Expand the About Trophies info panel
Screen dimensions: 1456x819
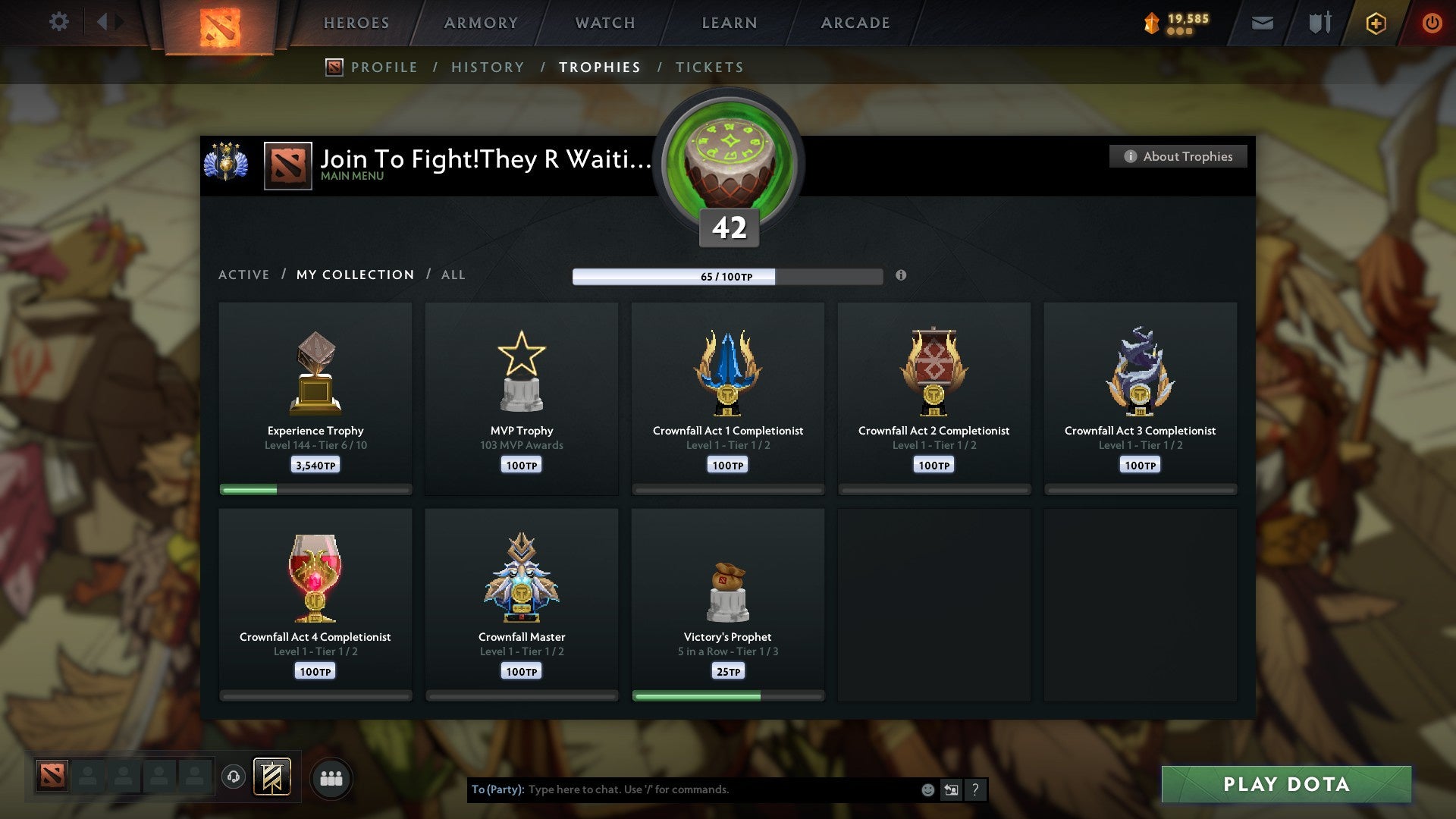point(1178,156)
